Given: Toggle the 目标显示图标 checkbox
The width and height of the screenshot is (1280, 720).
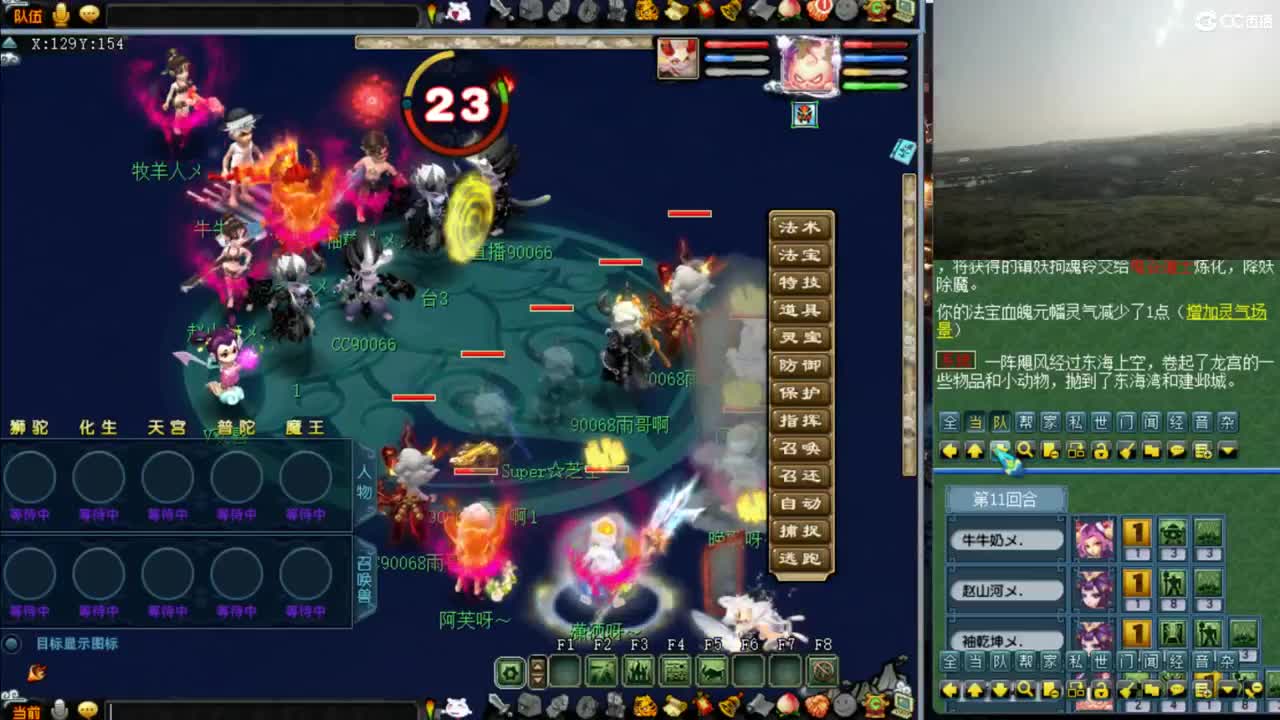Looking at the screenshot, I should coord(13,645).
